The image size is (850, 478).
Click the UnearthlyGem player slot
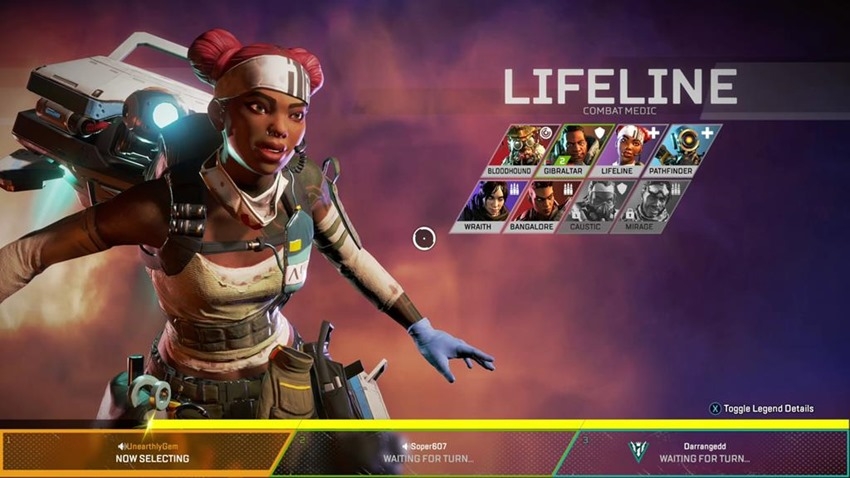coord(148,452)
